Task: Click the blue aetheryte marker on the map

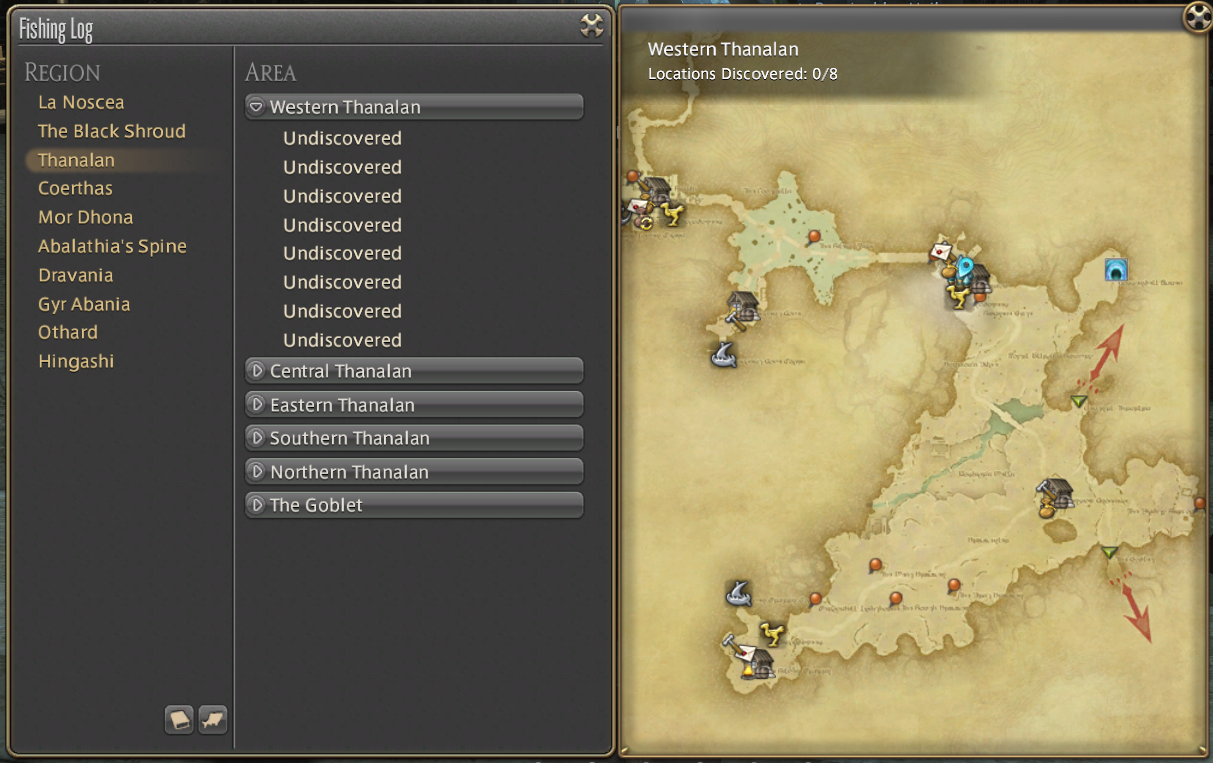Action: coord(964,268)
